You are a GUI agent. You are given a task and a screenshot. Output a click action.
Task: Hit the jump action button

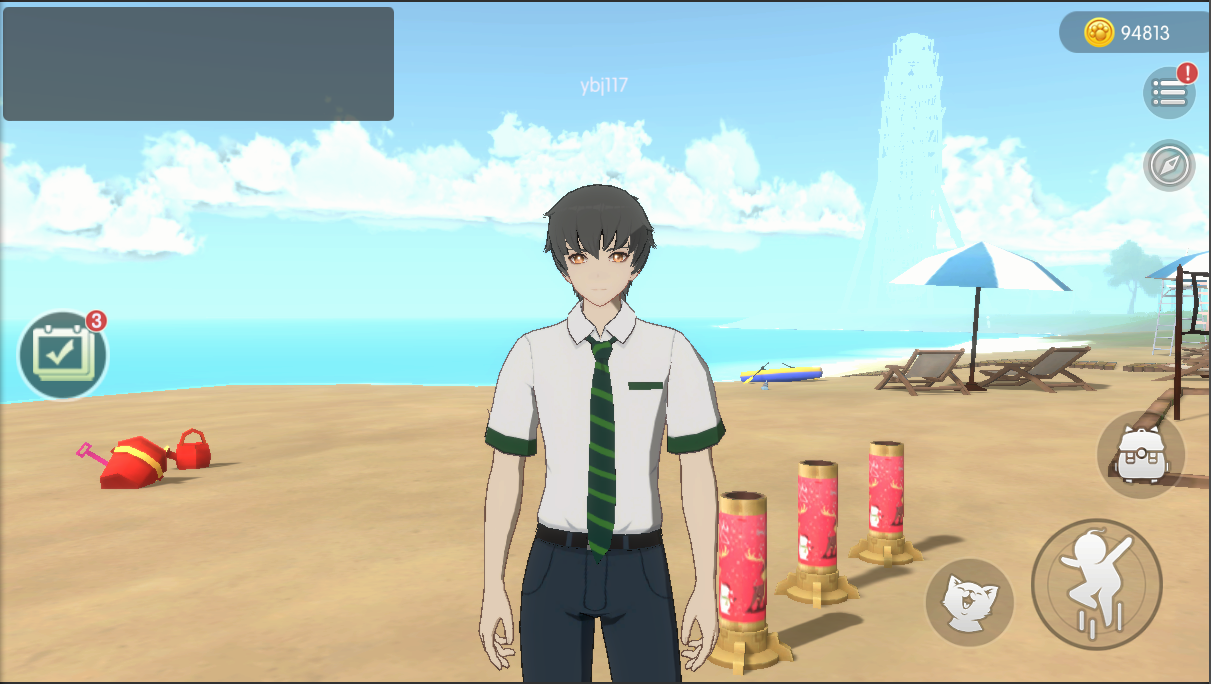click(x=1096, y=584)
